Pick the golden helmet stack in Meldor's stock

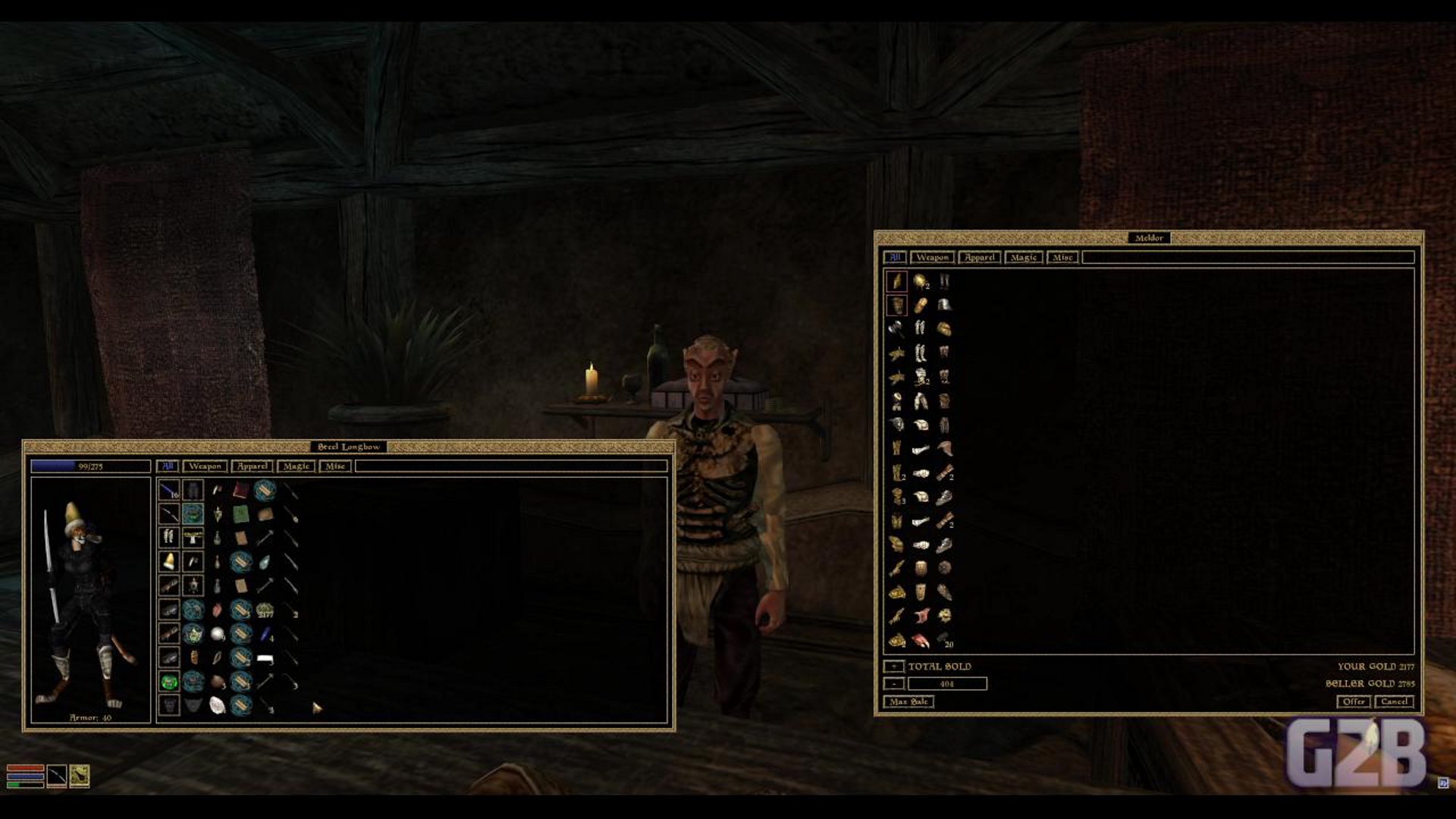(921, 282)
